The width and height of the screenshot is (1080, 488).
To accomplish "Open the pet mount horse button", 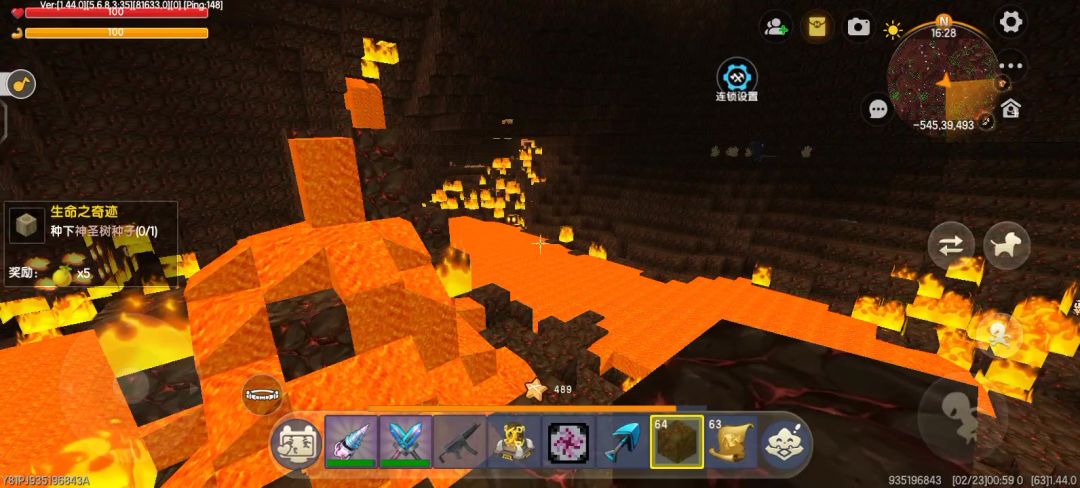I will coord(1007,245).
